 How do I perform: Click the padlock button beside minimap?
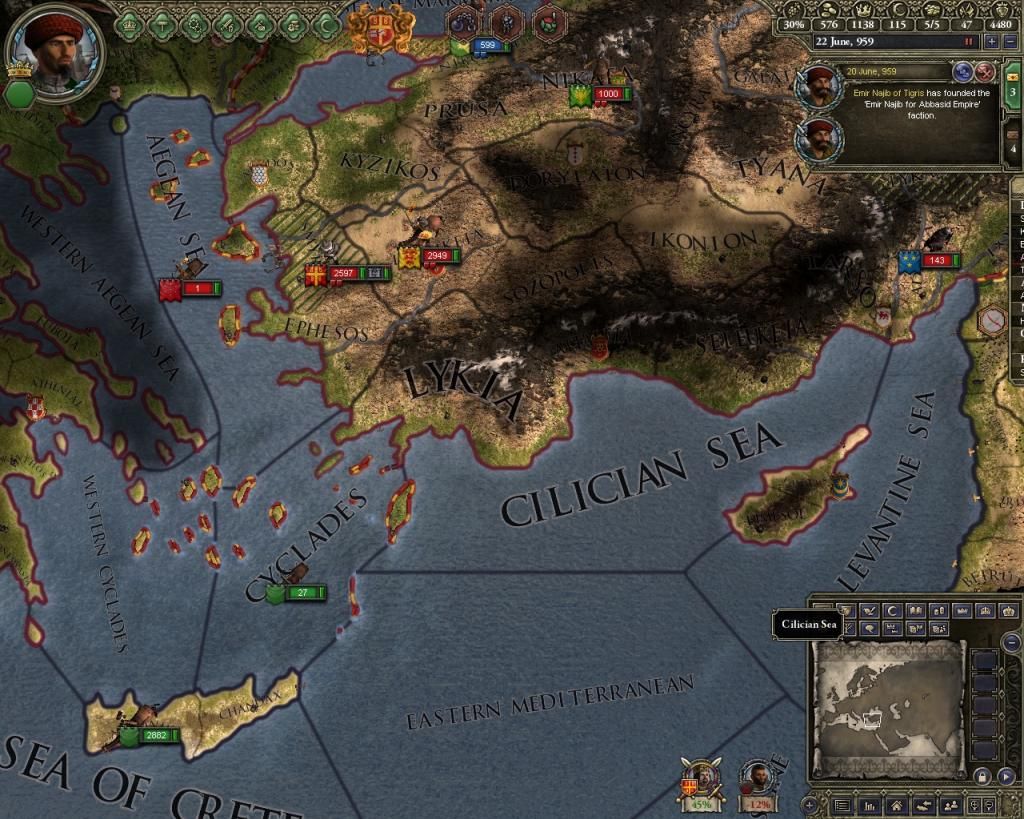coord(980,776)
